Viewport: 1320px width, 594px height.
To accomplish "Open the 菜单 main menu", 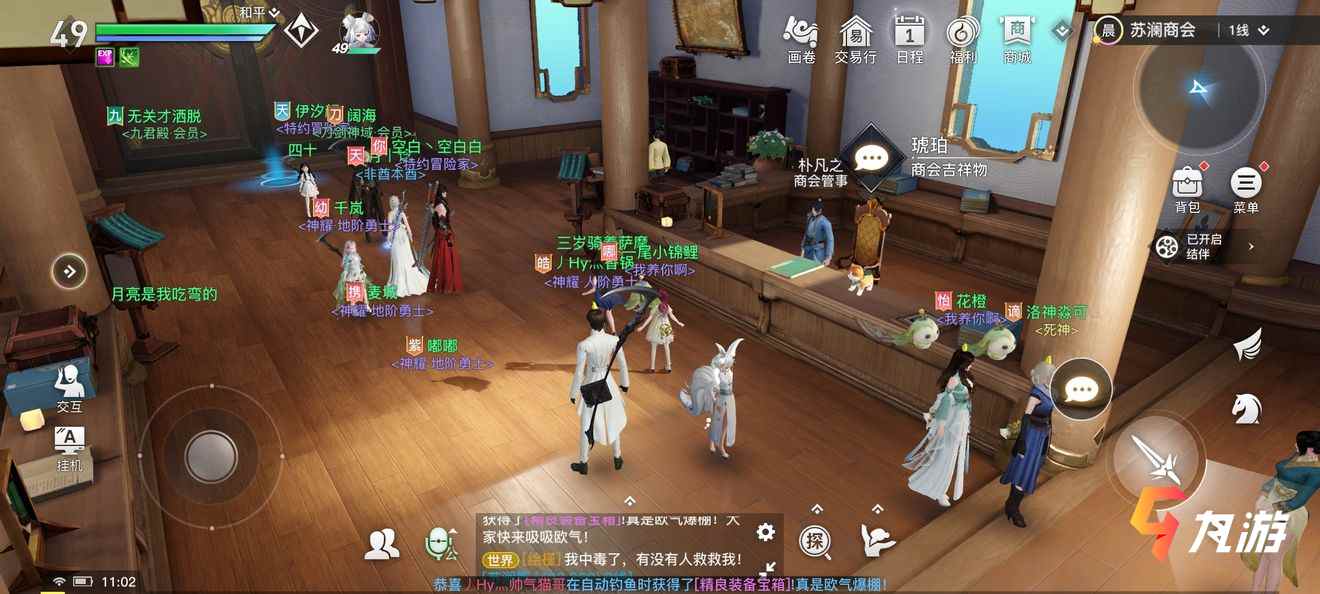I will tap(1246, 187).
